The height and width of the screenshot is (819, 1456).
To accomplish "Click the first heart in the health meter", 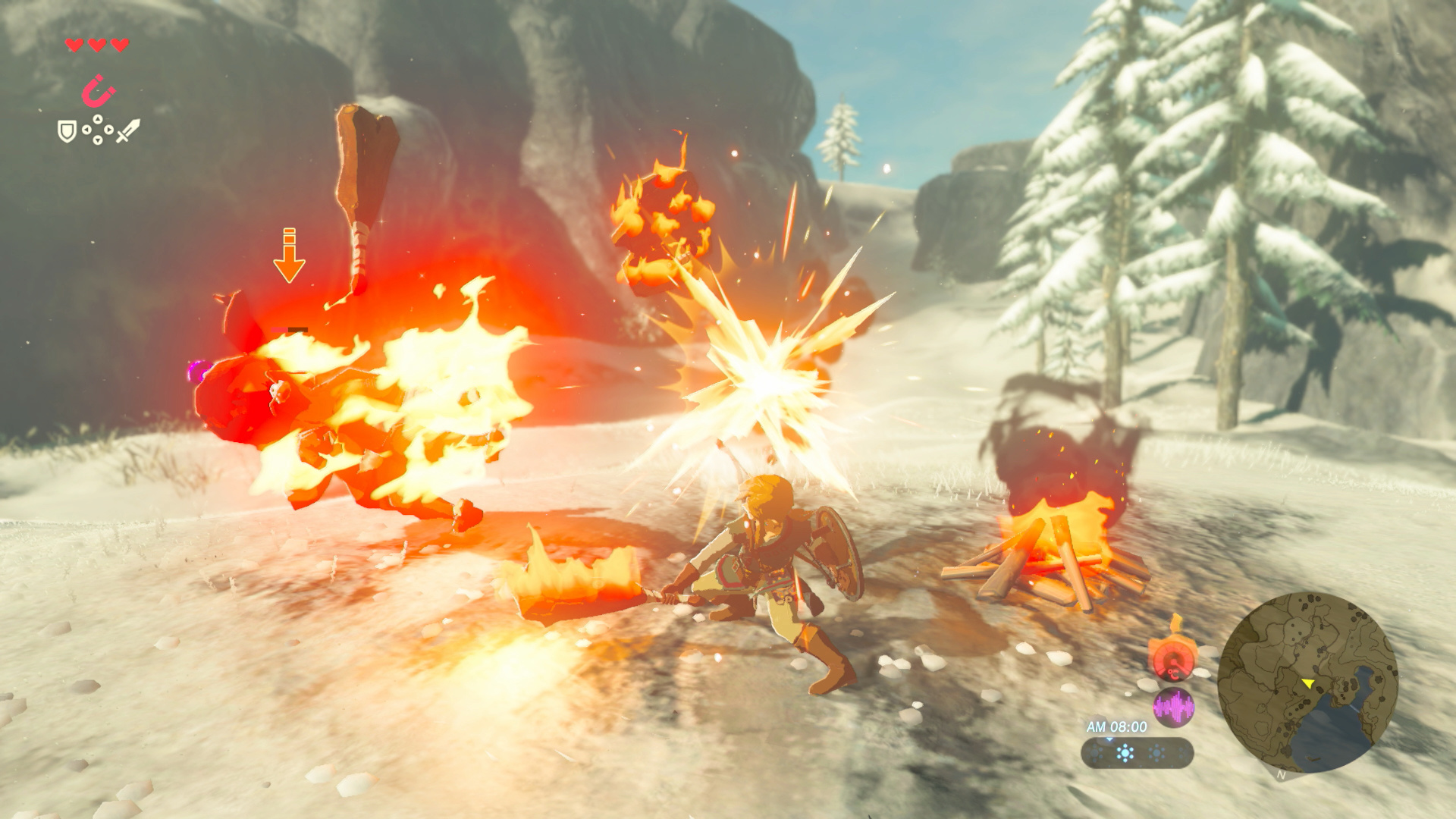I will tap(74, 44).
